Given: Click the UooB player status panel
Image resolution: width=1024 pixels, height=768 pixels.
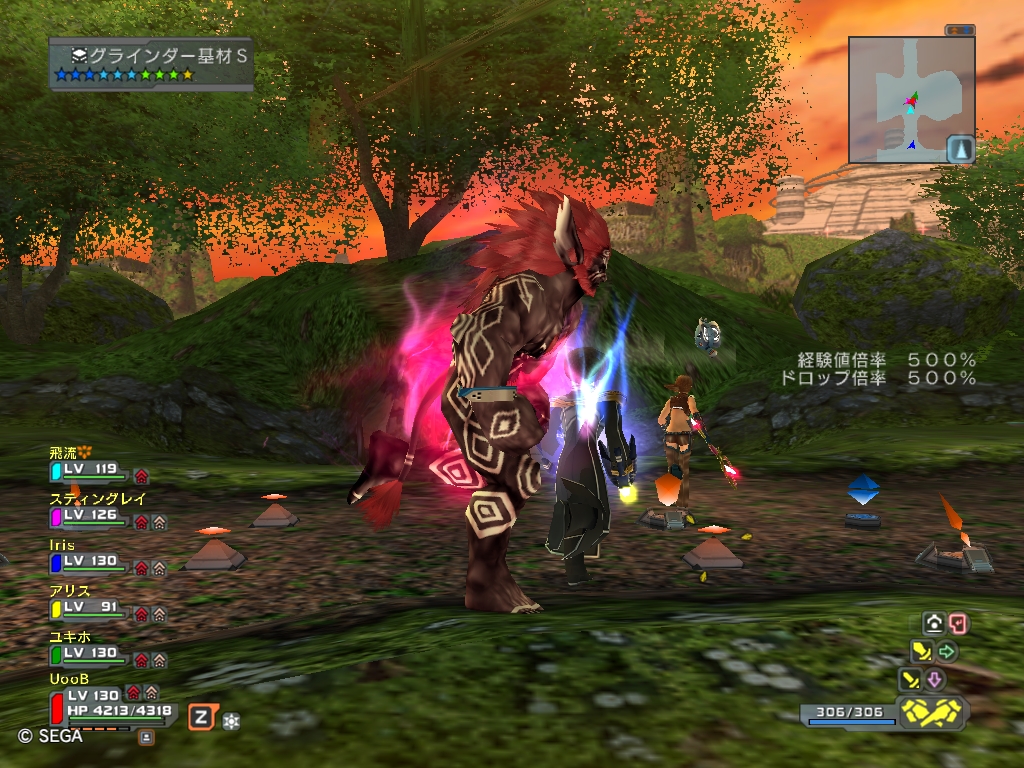Looking at the screenshot, I should click(x=112, y=702).
